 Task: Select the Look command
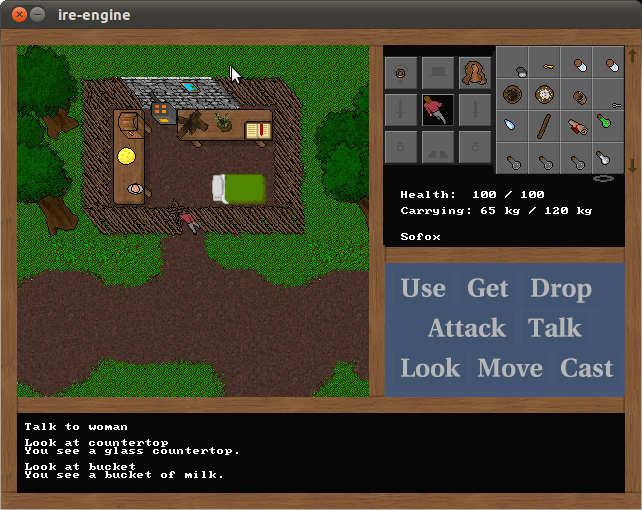[430, 369]
